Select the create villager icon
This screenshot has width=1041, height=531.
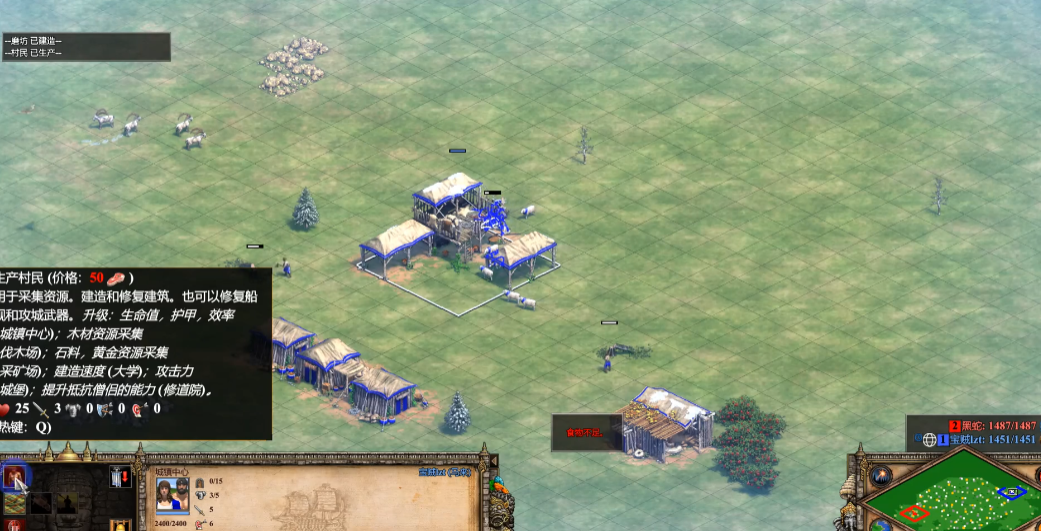point(16,478)
